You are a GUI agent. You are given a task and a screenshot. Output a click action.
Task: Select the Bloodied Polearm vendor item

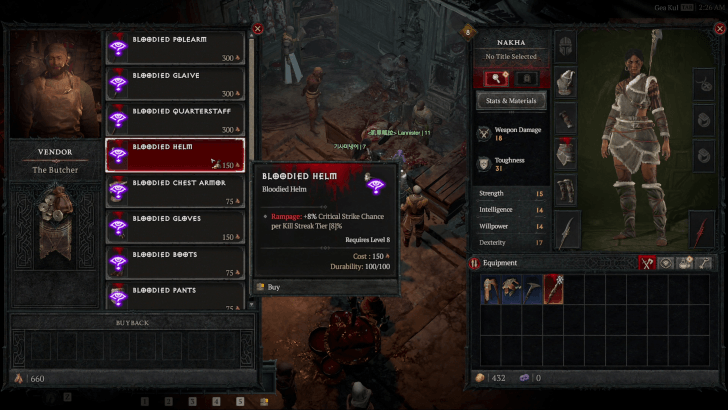click(175, 47)
